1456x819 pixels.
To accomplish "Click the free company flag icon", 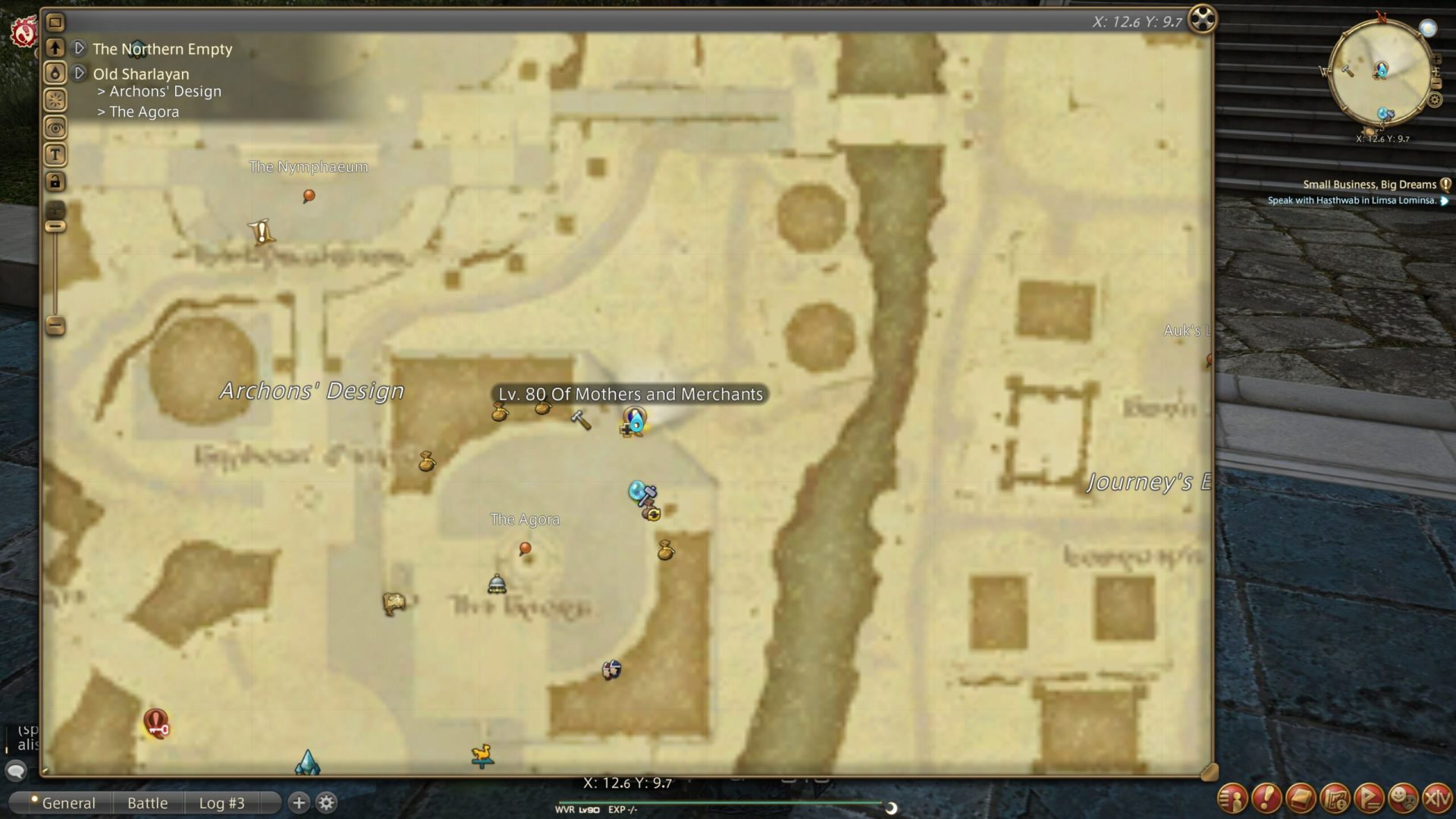I will point(1370,798).
